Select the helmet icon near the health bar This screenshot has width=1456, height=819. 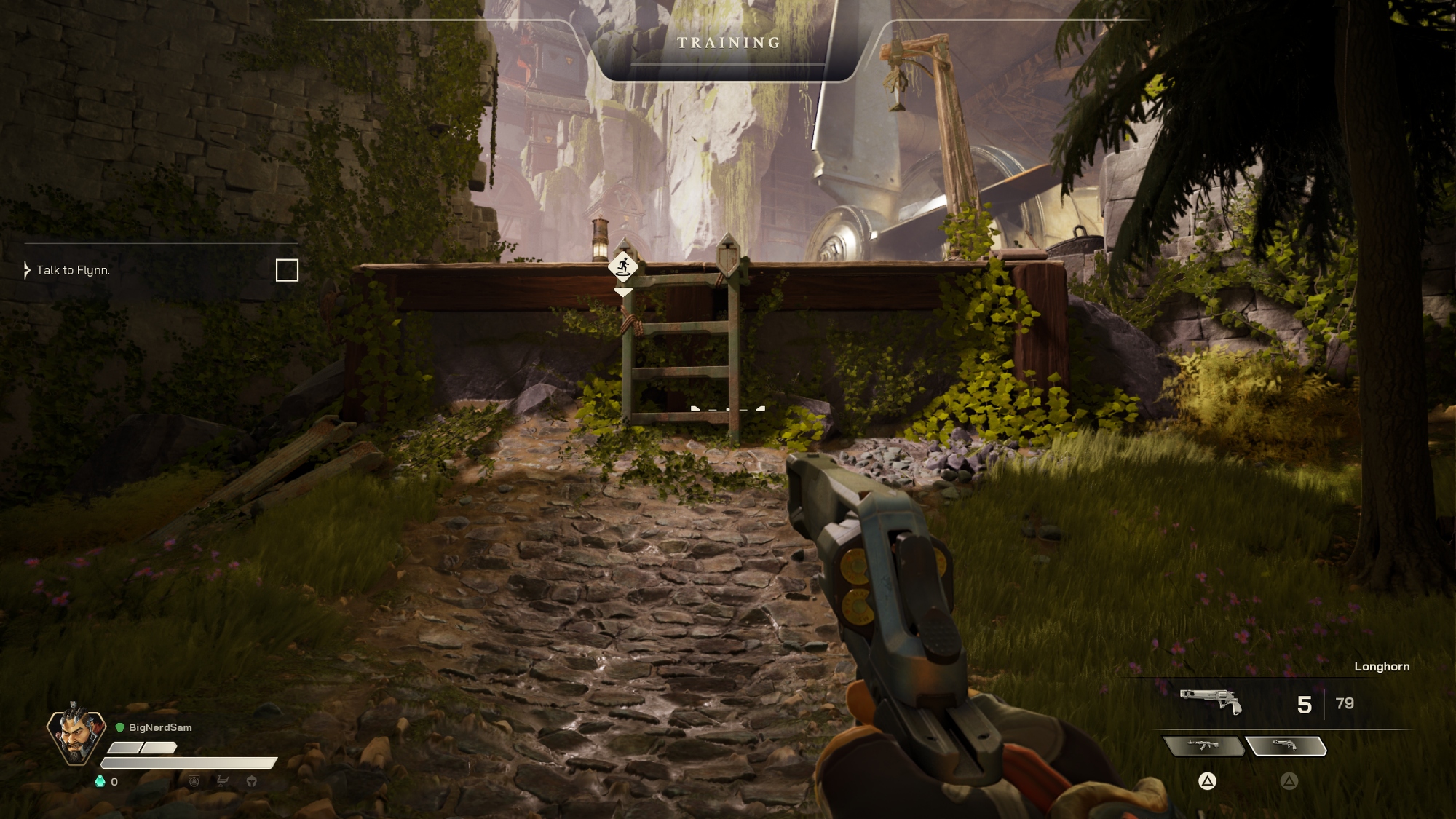(252, 781)
